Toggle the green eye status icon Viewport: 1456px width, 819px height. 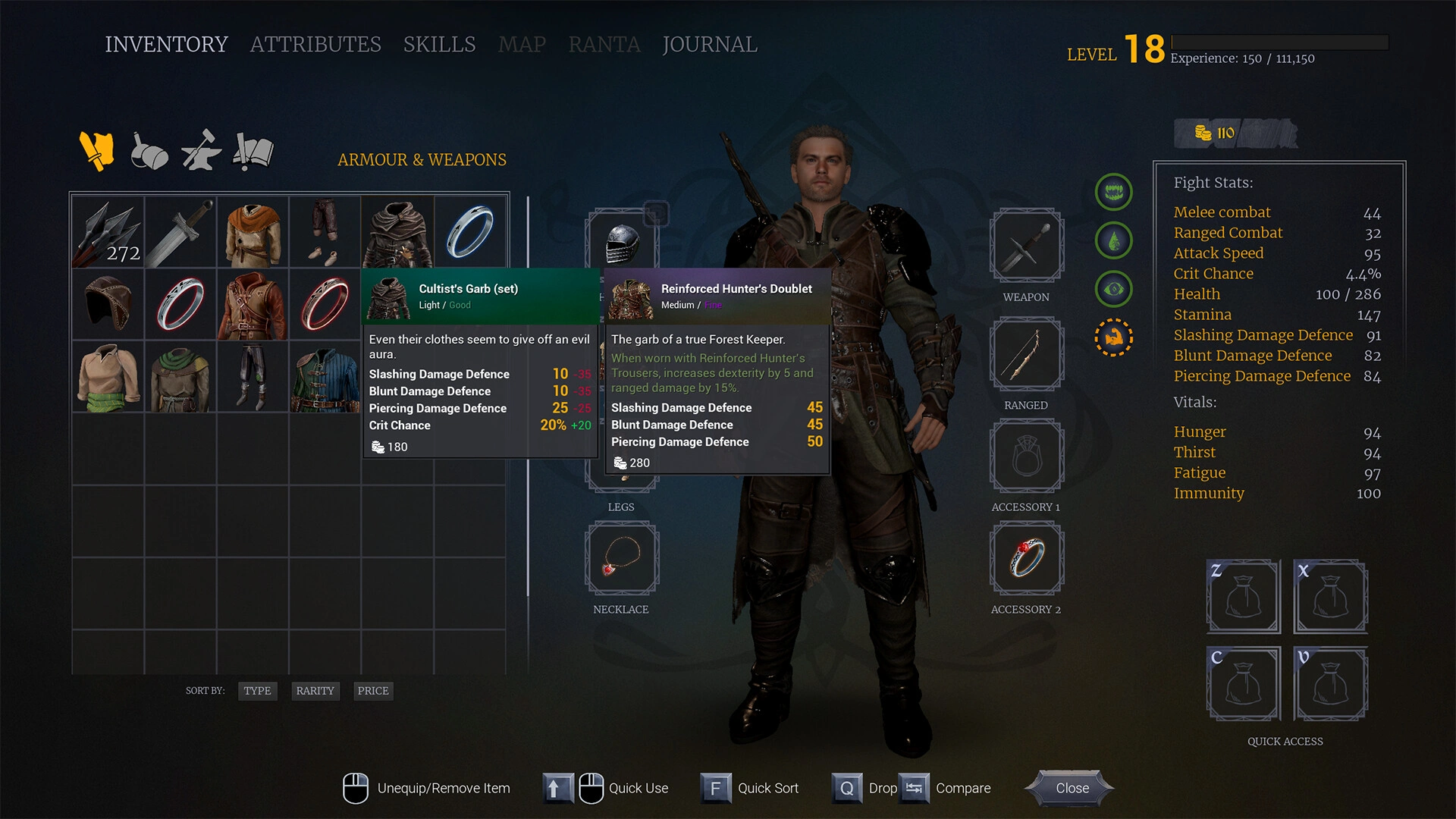1113,289
